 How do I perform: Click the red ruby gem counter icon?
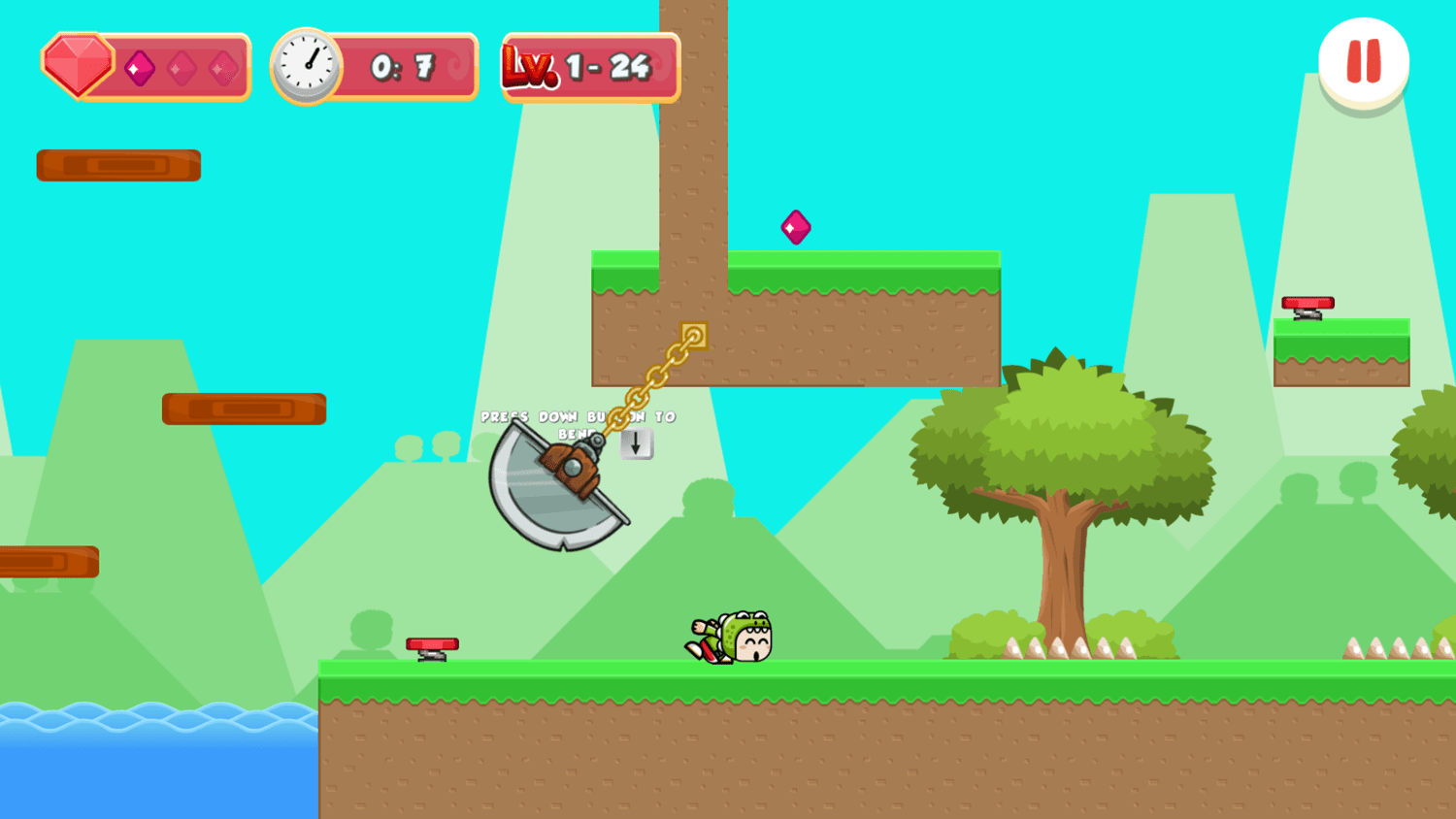click(x=76, y=65)
